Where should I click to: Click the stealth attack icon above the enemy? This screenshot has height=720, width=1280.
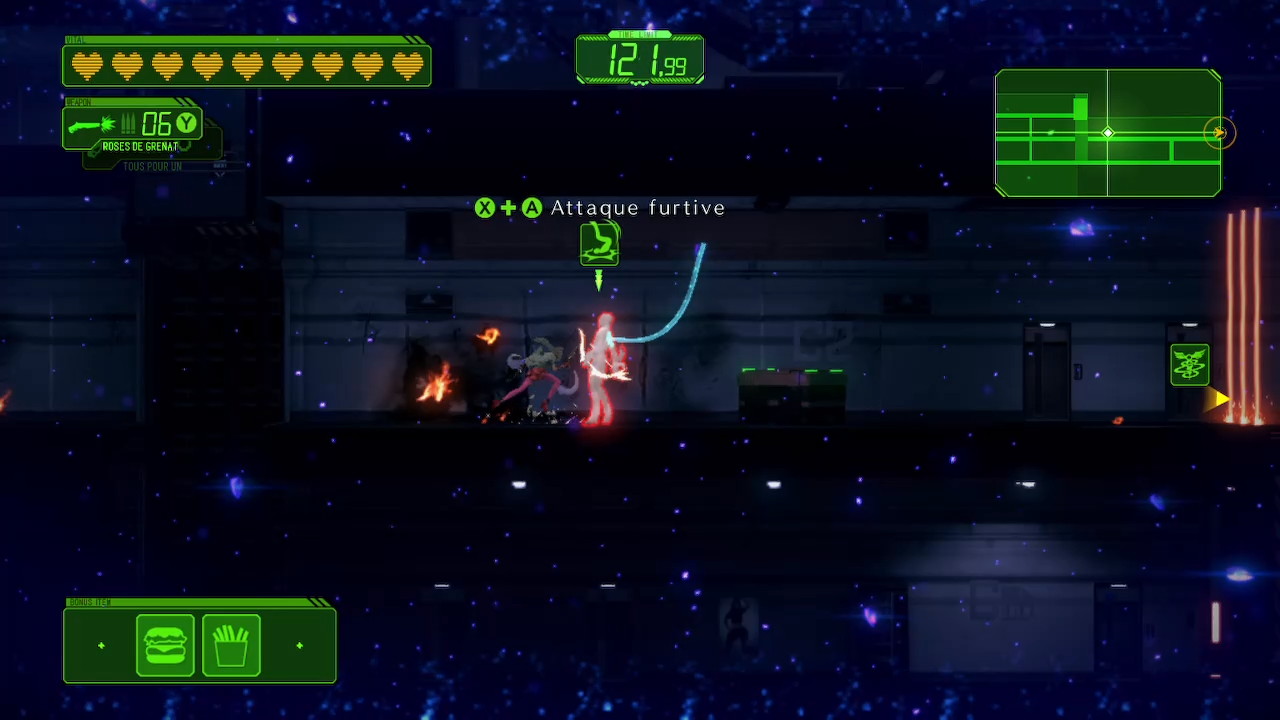pyautogui.click(x=599, y=244)
